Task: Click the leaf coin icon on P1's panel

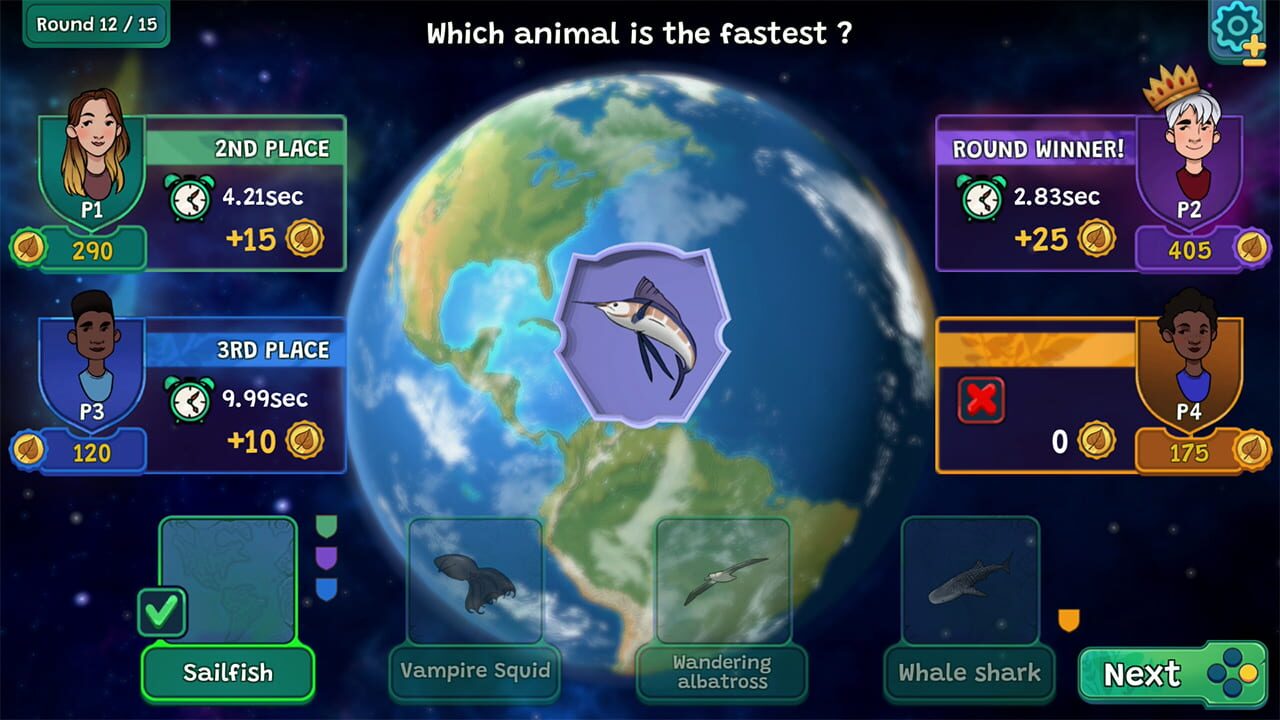Action: pos(30,247)
